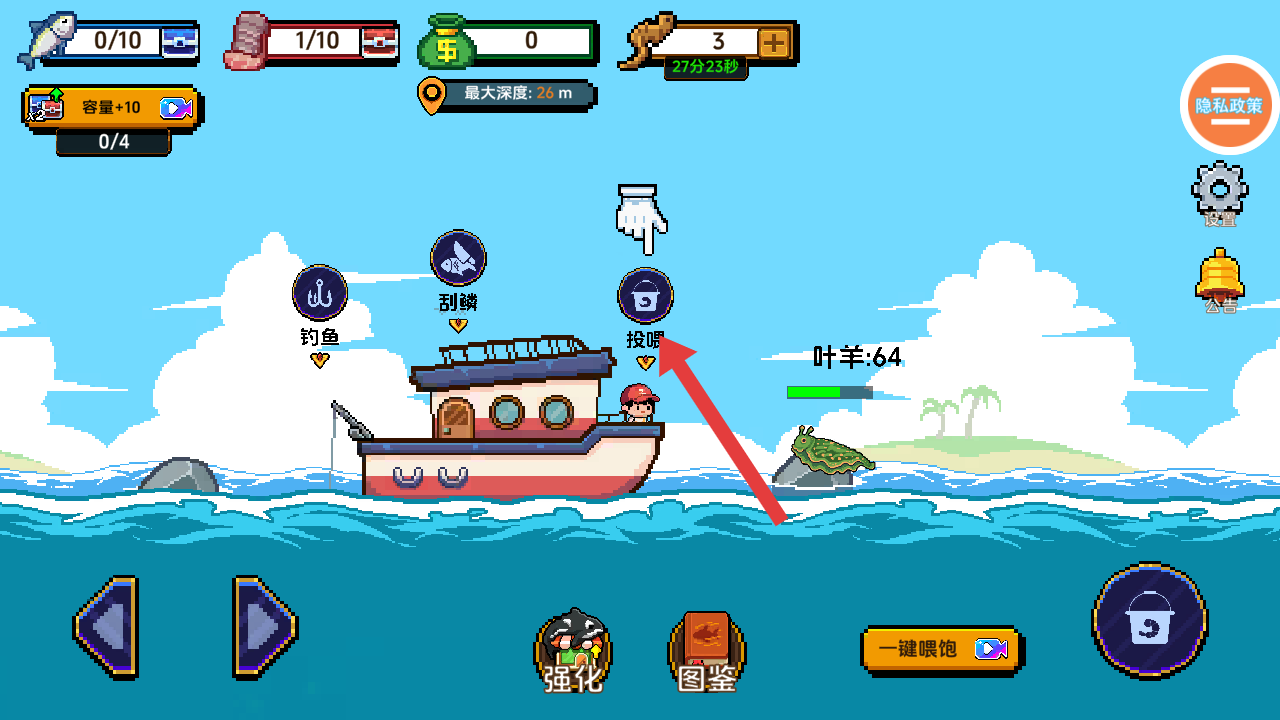Image resolution: width=1280 pixels, height=720 pixels.
Task: Claim the 容量+10 capacity video bonus
Action: click(x=112, y=108)
